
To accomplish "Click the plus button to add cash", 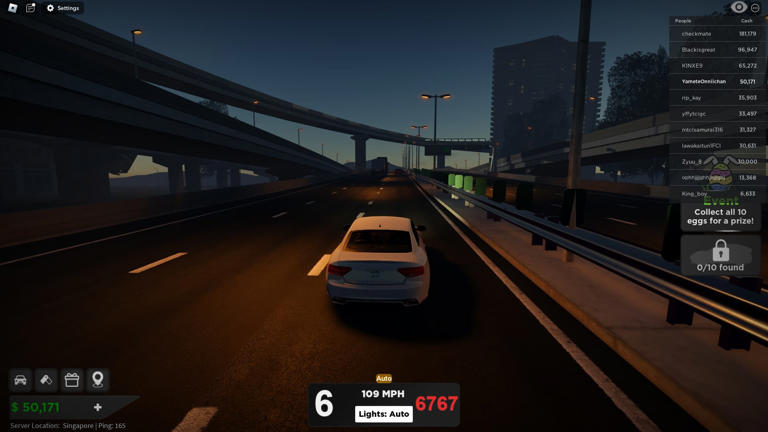I will 98,407.
